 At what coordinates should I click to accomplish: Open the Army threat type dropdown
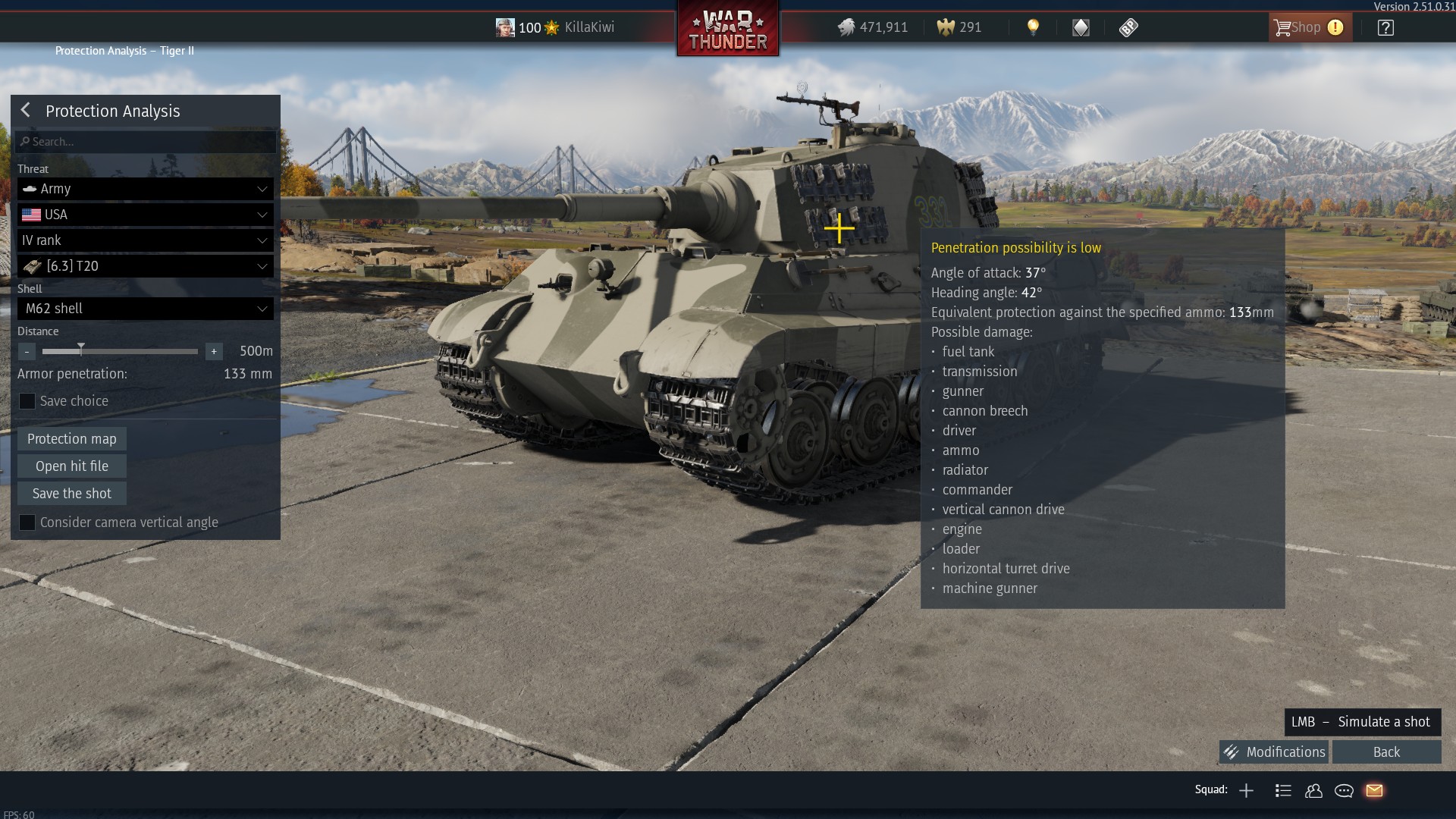(x=146, y=189)
